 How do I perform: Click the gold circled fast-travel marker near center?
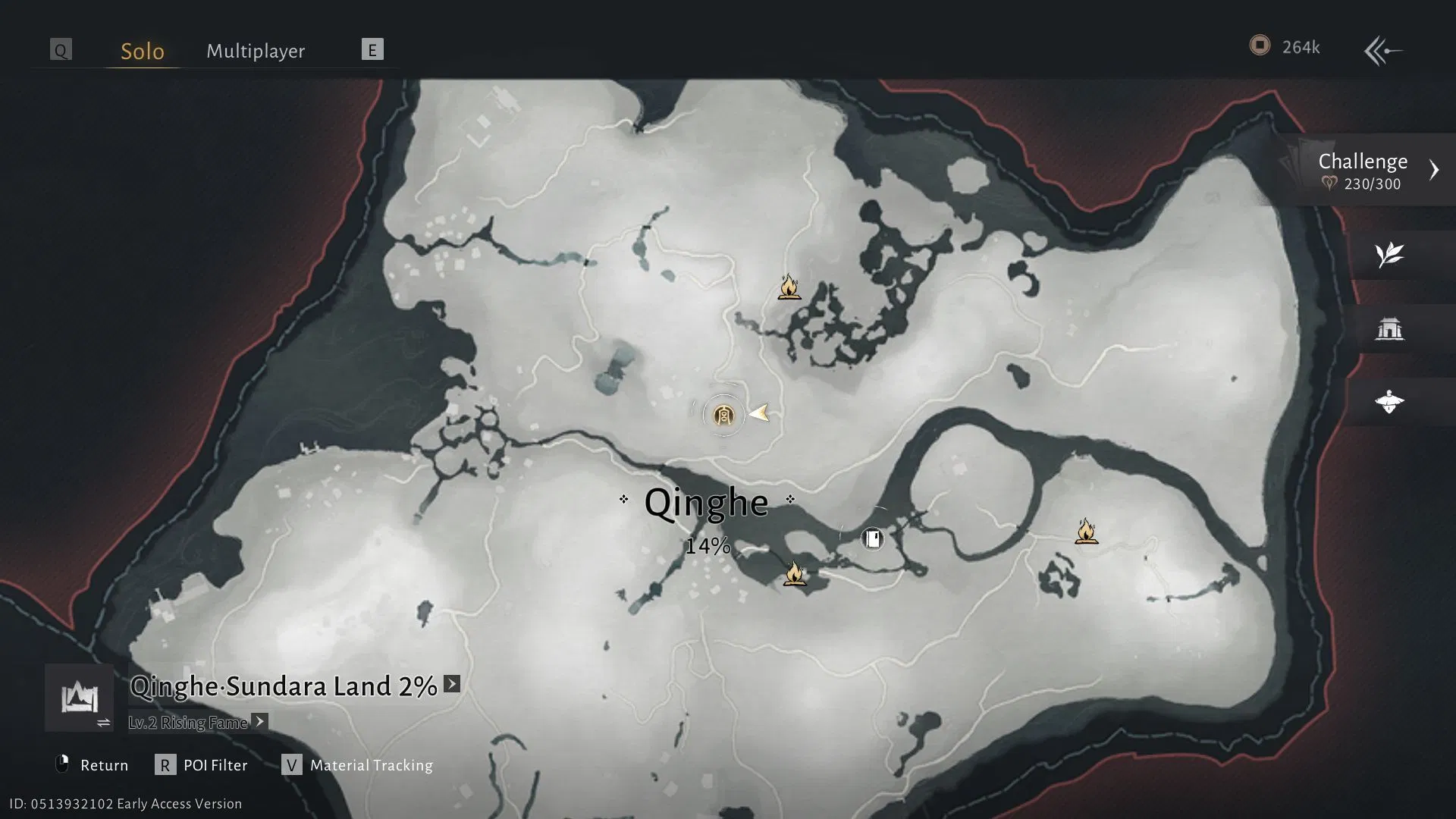(723, 416)
